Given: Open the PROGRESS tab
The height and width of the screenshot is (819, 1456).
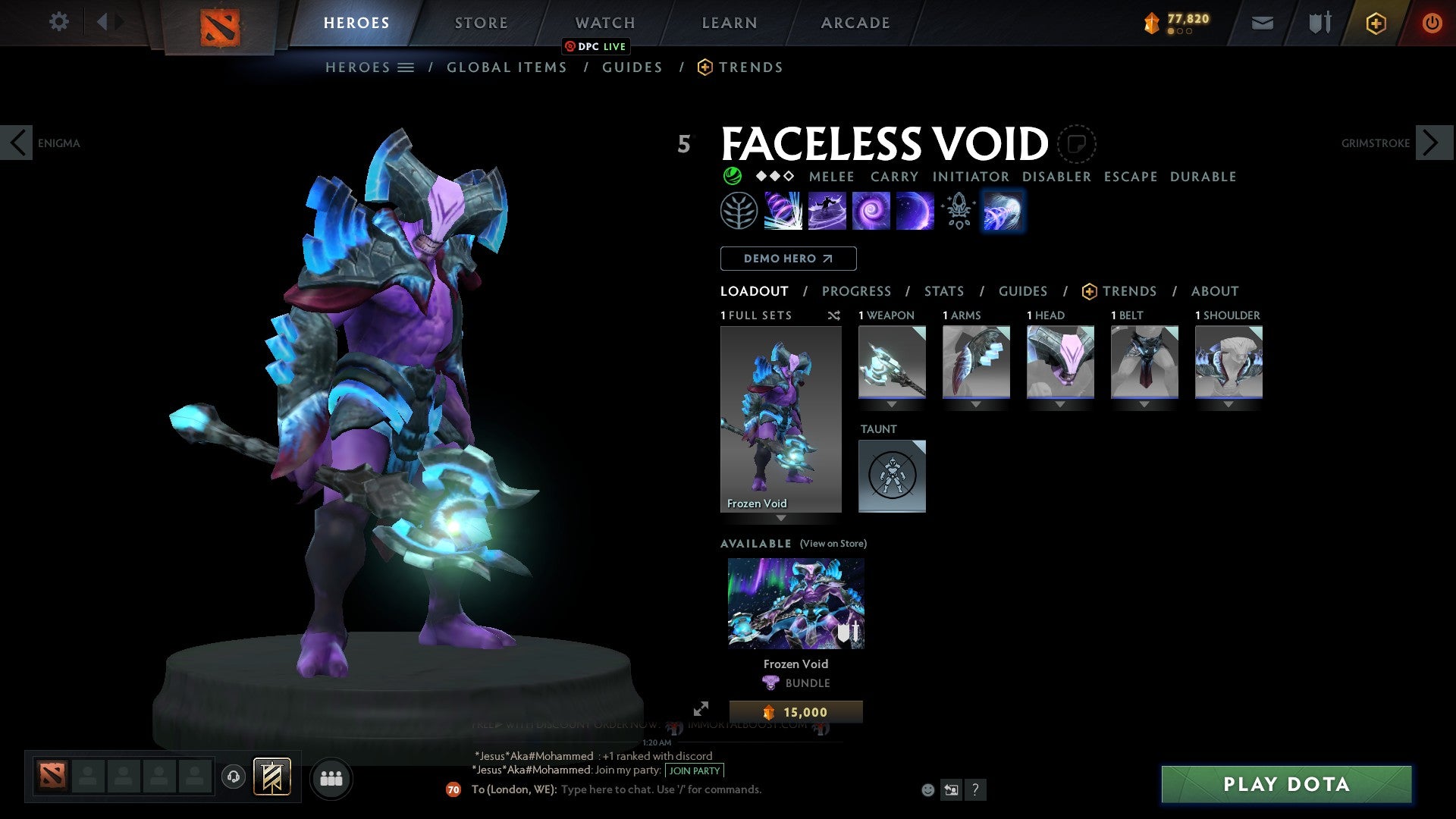Looking at the screenshot, I should (857, 291).
